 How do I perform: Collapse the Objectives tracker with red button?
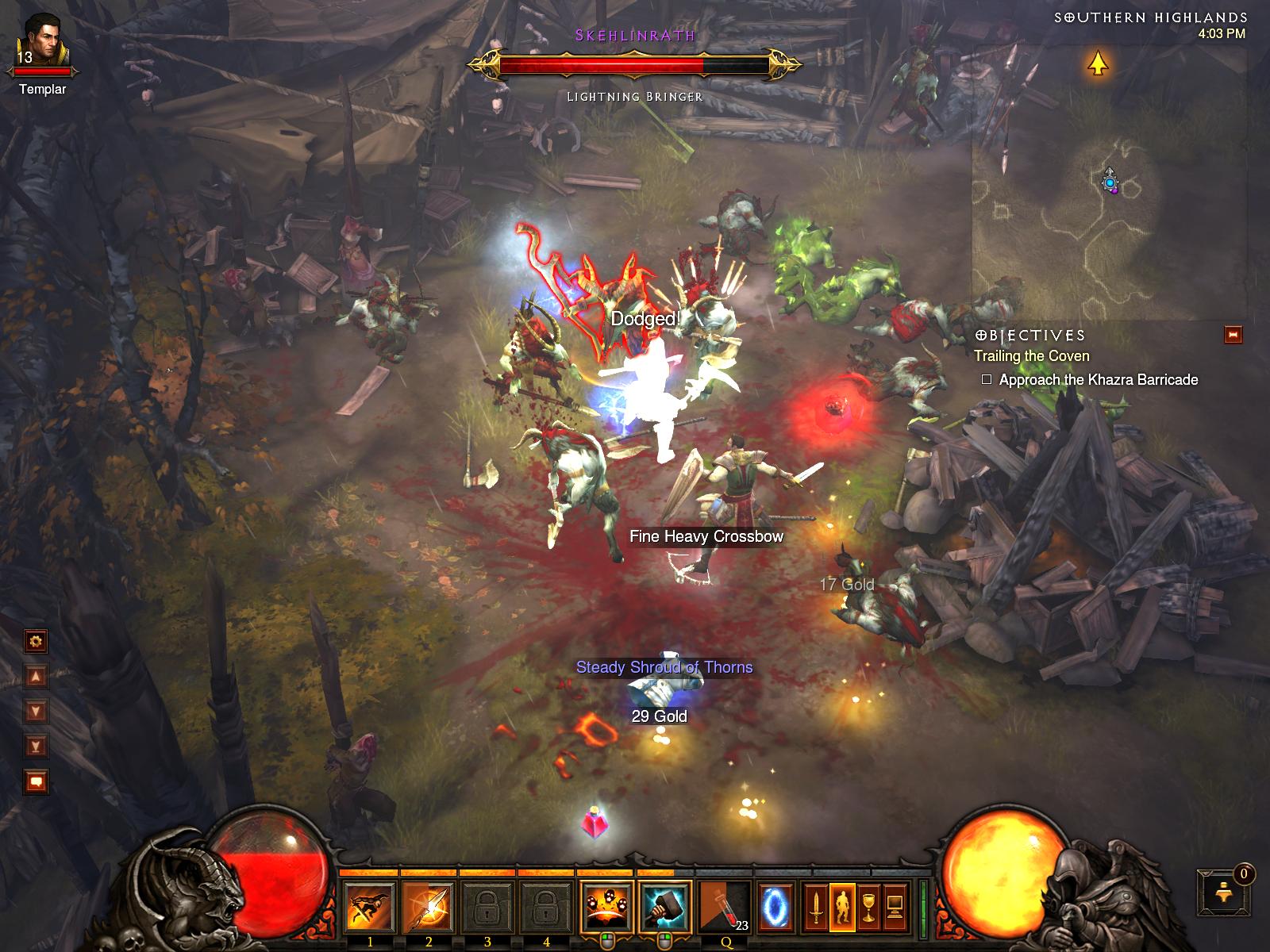click(x=1233, y=335)
